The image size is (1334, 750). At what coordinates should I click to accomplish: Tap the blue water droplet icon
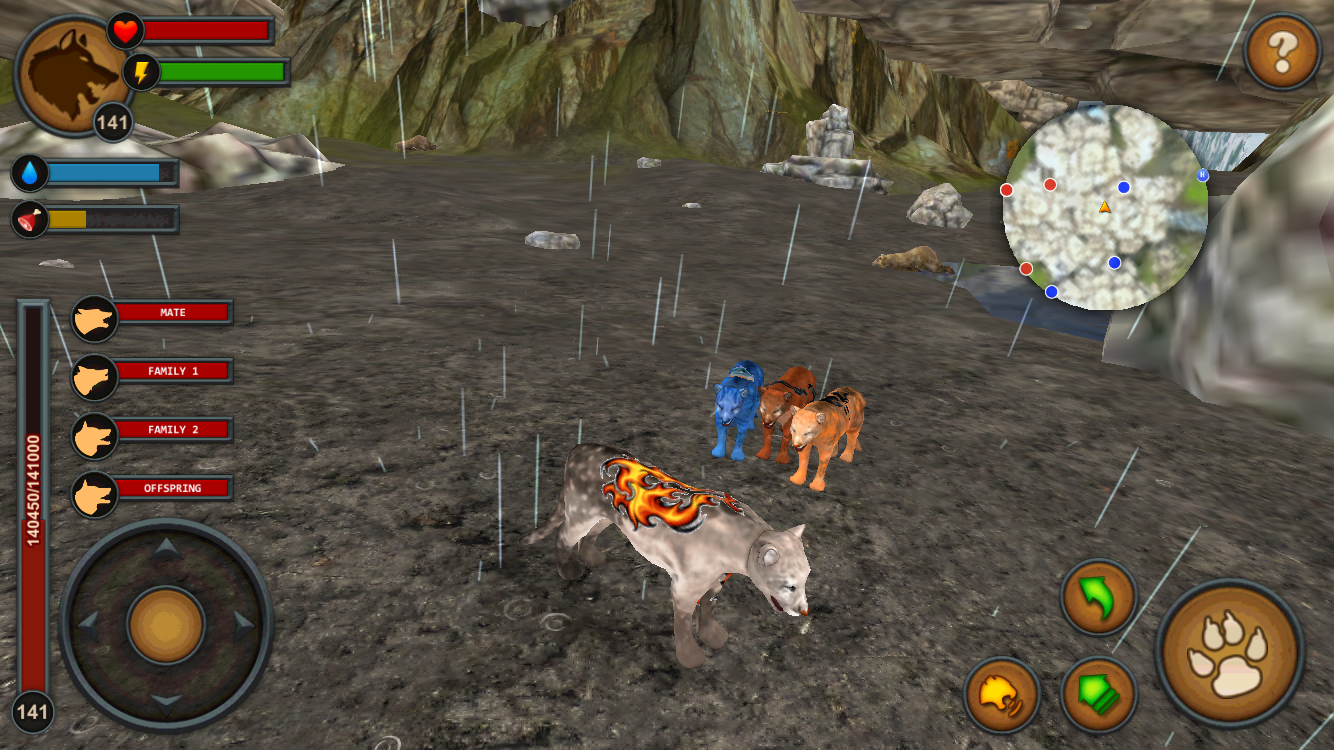[x=28, y=174]
